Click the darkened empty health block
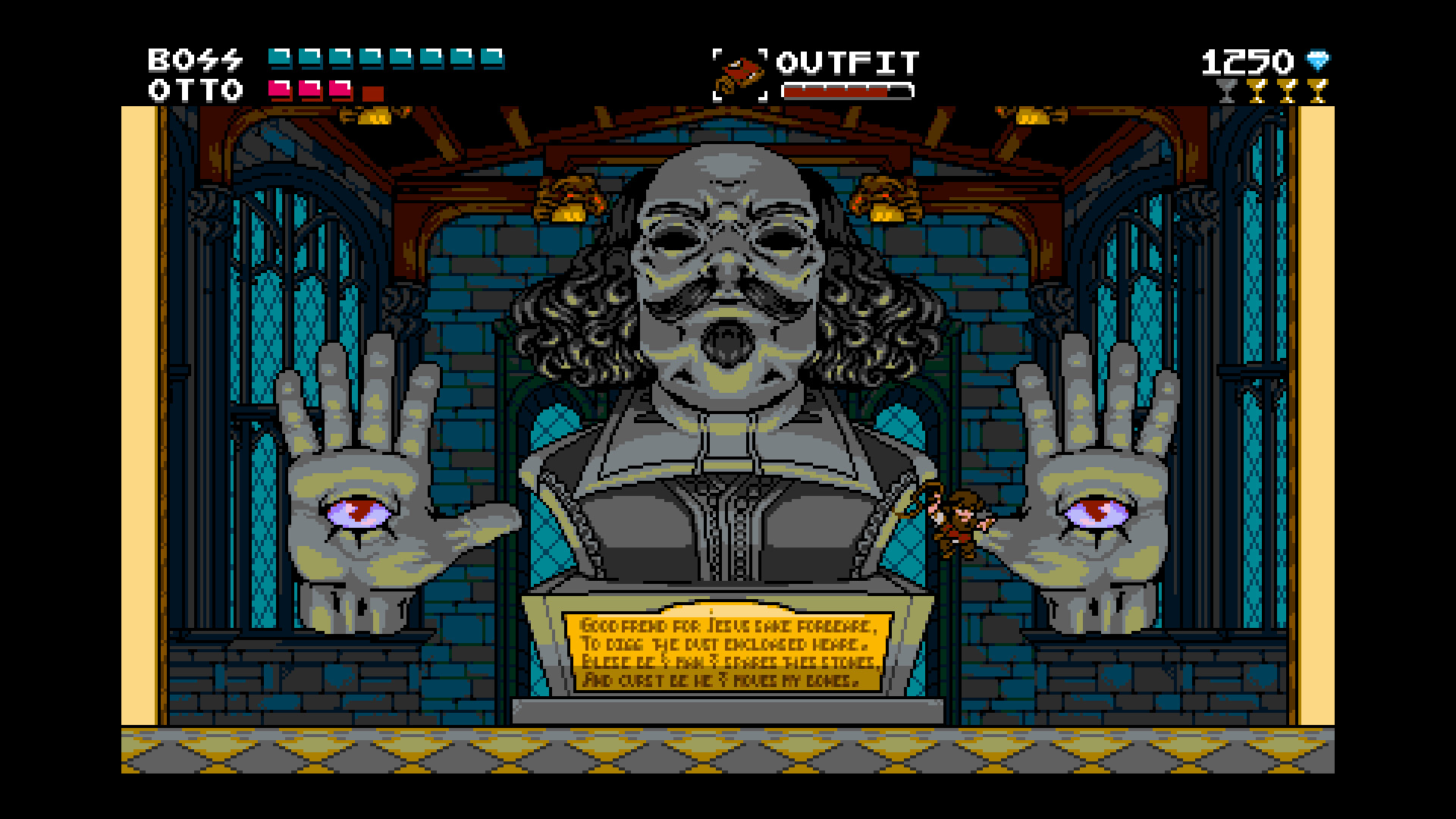Viewport: 1456px width, 819px height. (x=373, y=93)
